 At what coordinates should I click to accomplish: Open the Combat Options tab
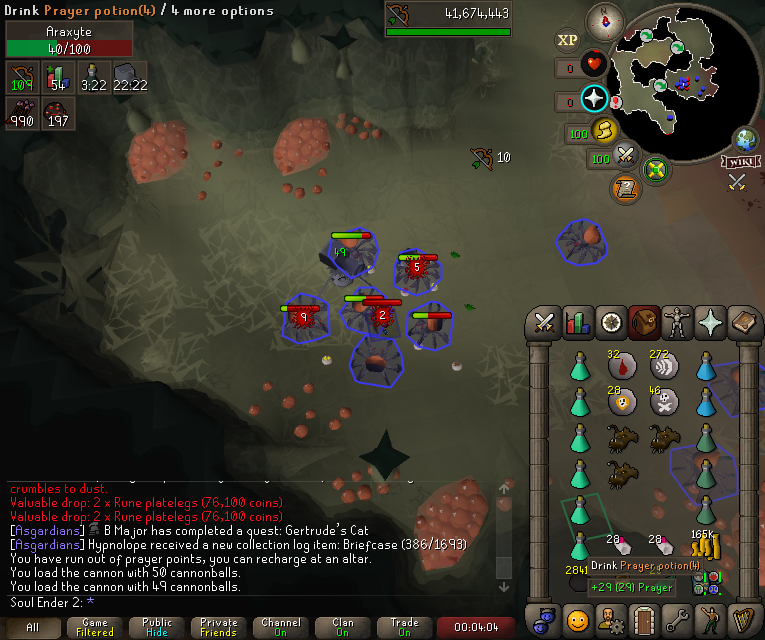[544, 322]
